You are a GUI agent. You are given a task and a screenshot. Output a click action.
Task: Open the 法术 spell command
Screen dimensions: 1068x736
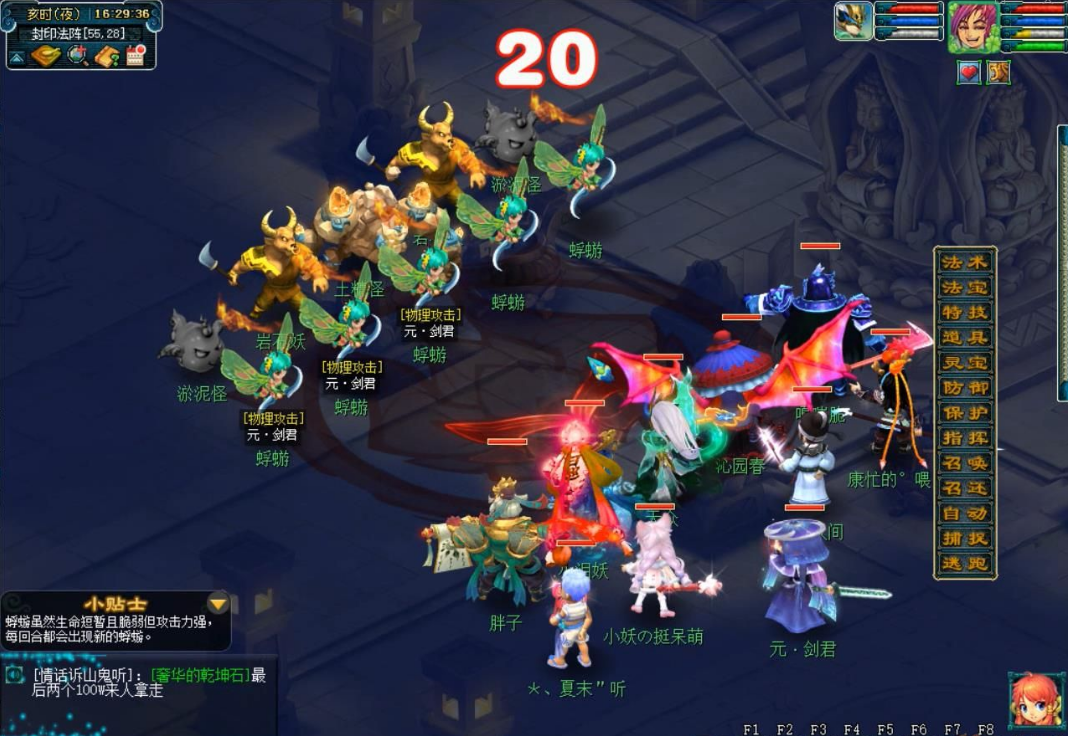click(x=964, y=262)
